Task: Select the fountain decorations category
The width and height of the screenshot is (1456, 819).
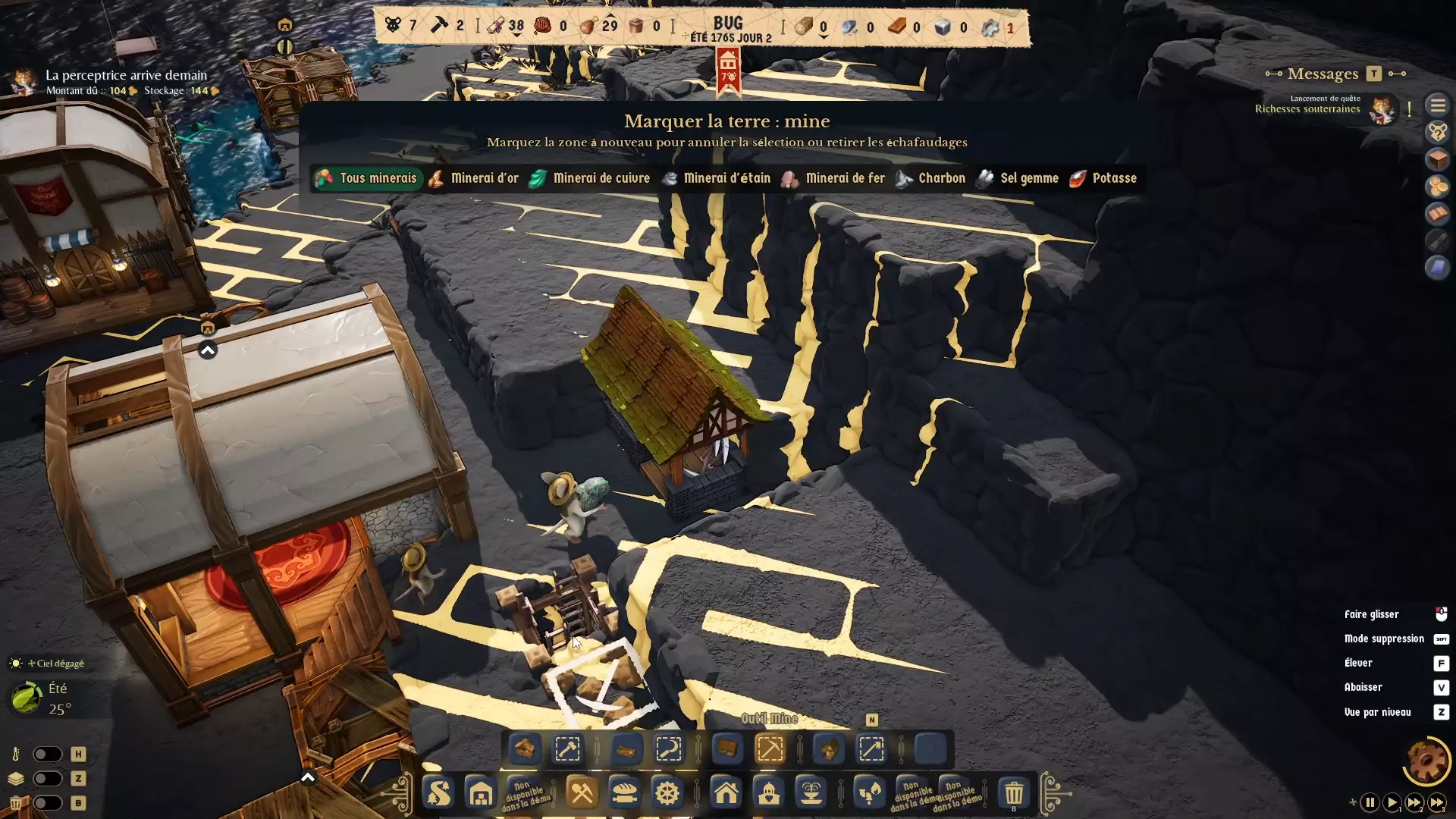Action: (x=811, y=793)
